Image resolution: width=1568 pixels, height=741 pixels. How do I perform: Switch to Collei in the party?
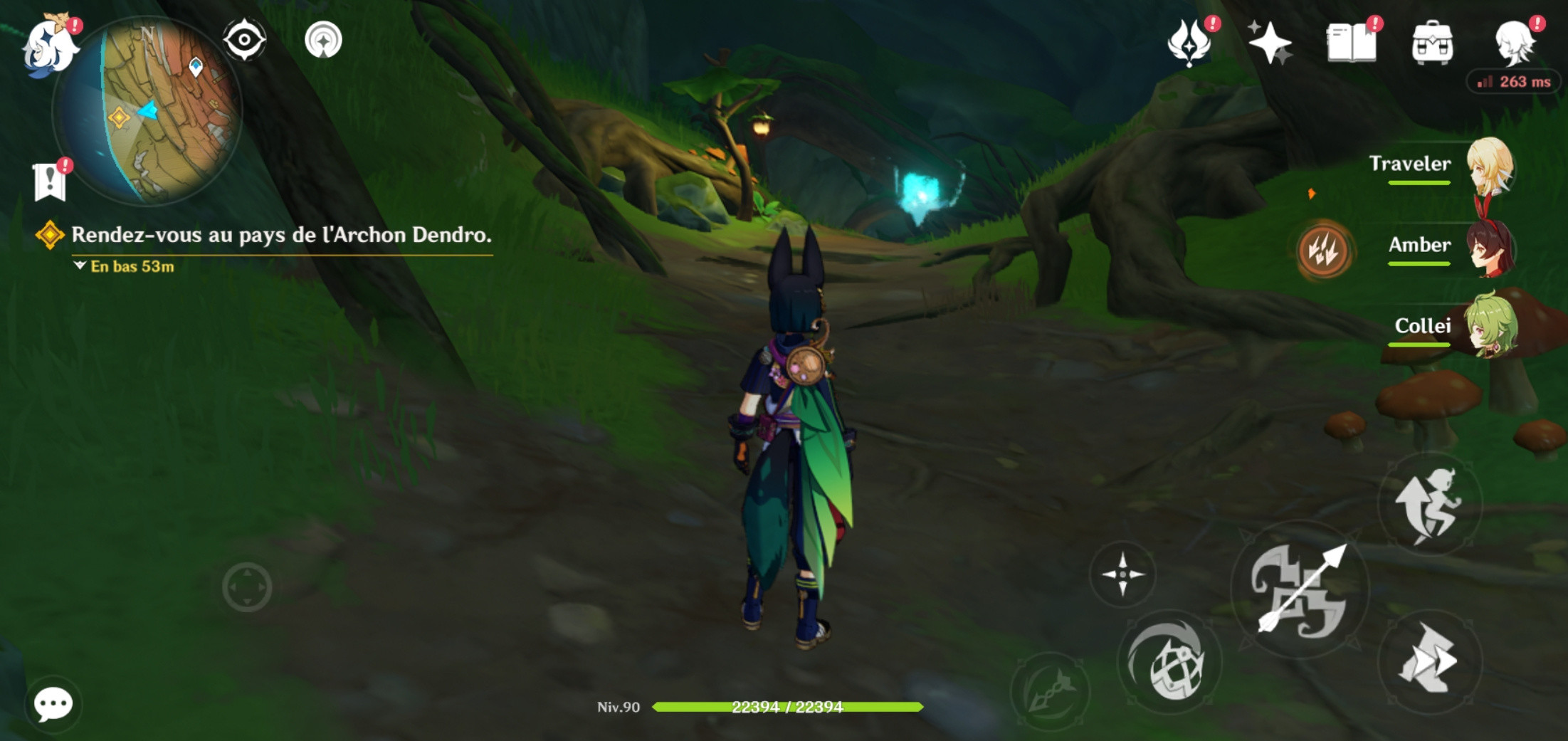1489,327
